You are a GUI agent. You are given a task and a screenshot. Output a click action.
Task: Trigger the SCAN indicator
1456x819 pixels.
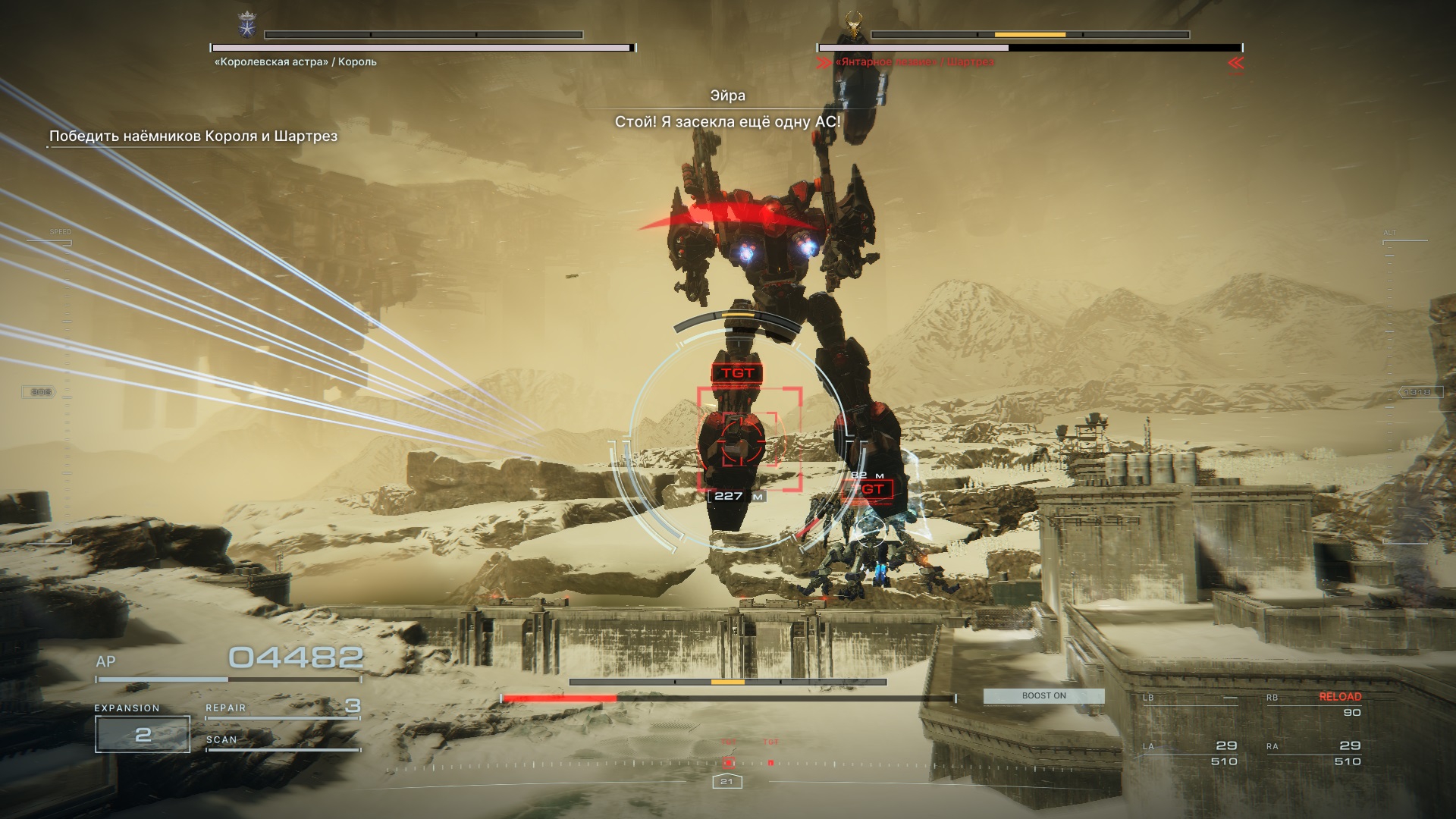click(282, 740)
